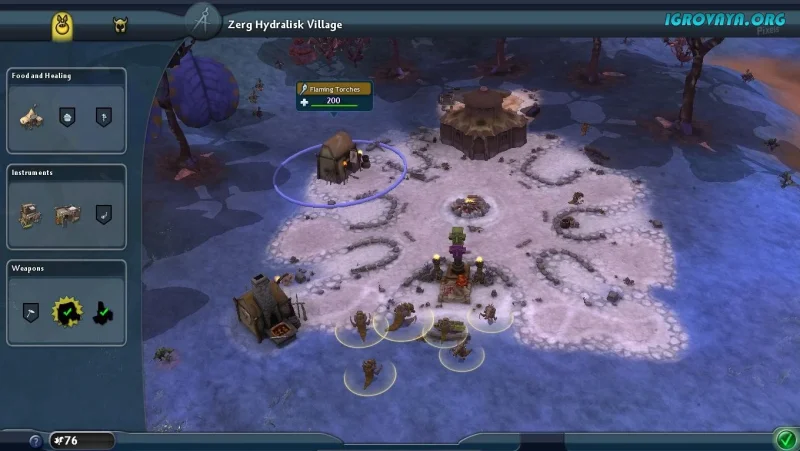The height and width of the screenshot is (451, 800).
Task: Choose the axe shield icon under Weapons
Action: [31, 311]
